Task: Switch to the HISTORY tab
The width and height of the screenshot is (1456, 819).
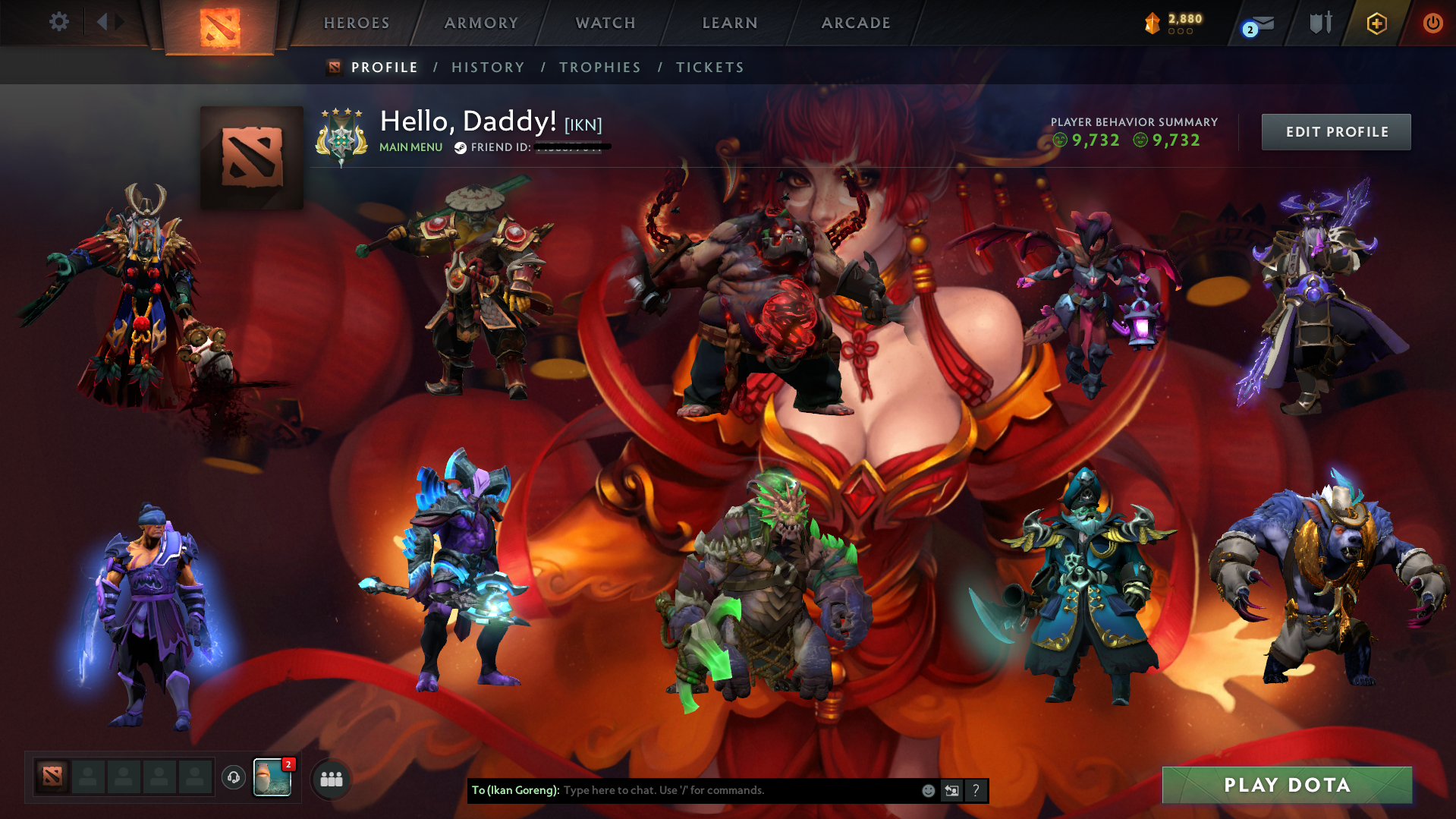Action: click(488, 67)
